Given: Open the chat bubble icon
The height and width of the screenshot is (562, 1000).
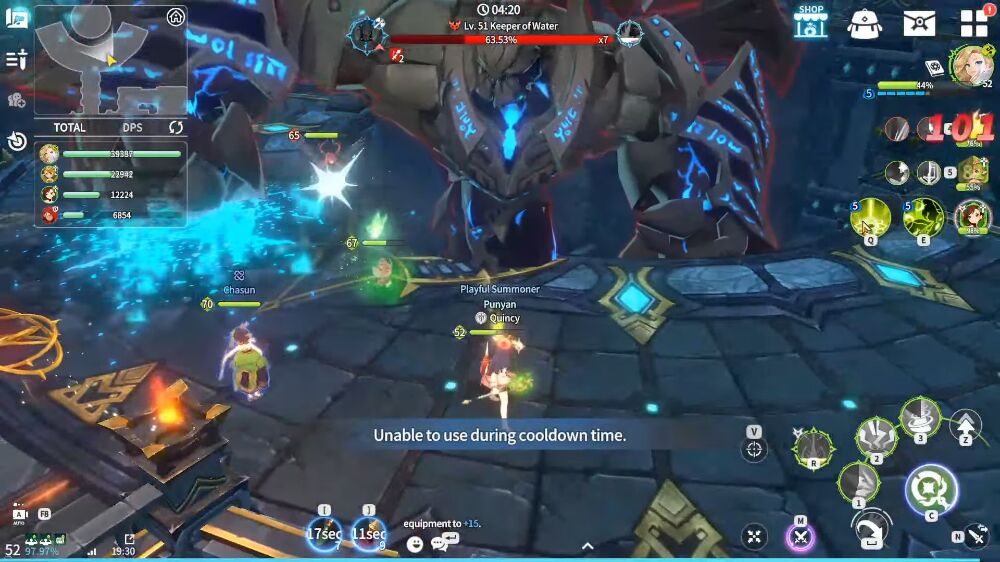Looking at the screenshot, I should click(x=444, y=543).
